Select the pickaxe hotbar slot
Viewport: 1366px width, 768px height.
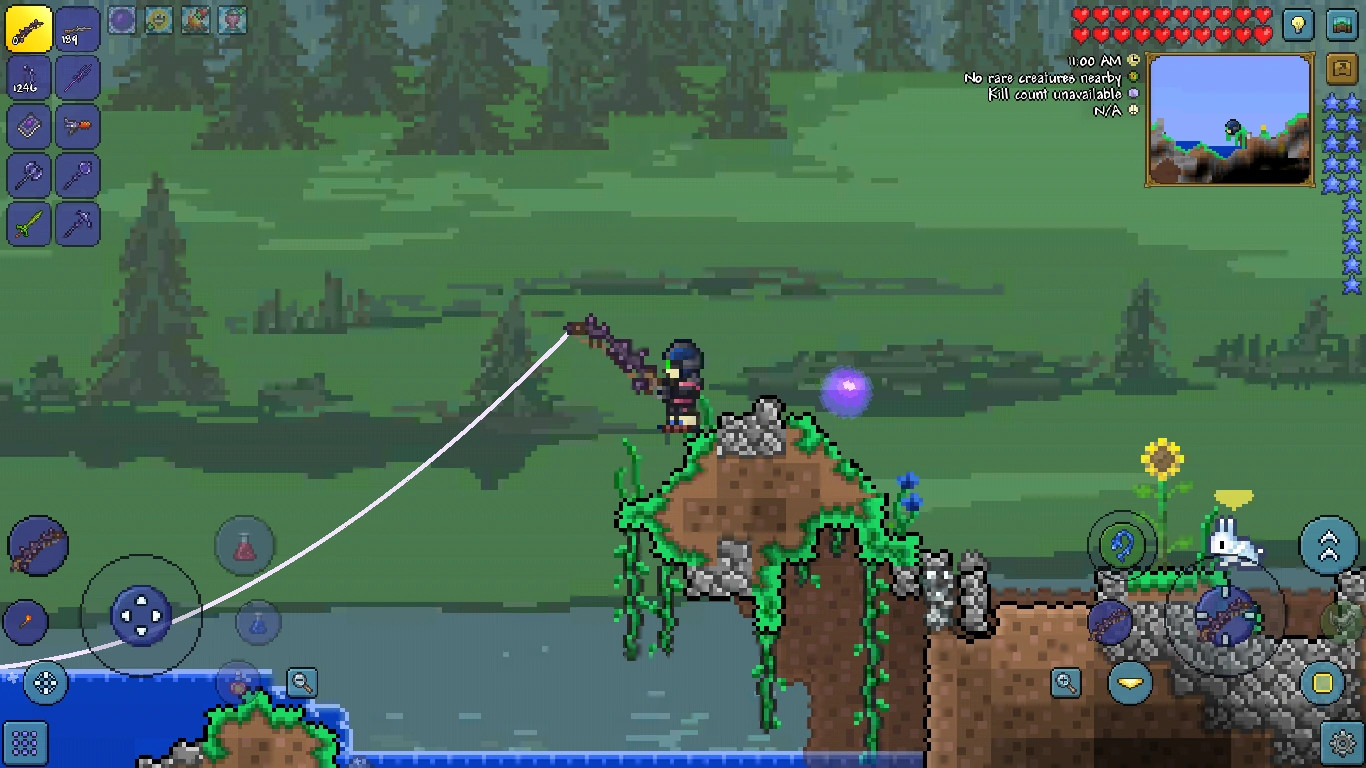(x=78, y=222)
